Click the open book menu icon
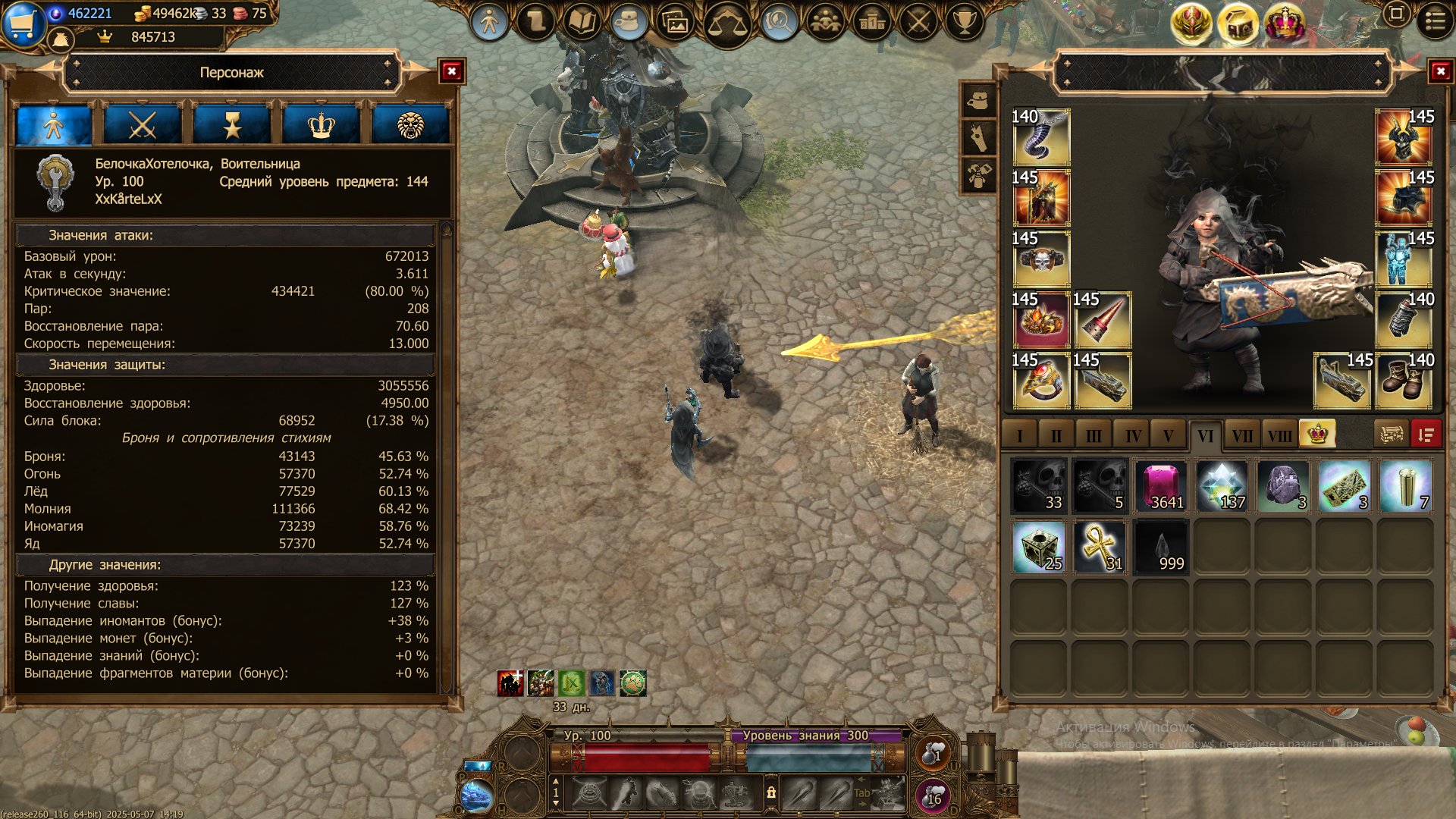1456x819 pixels. [x=582, y=22]
